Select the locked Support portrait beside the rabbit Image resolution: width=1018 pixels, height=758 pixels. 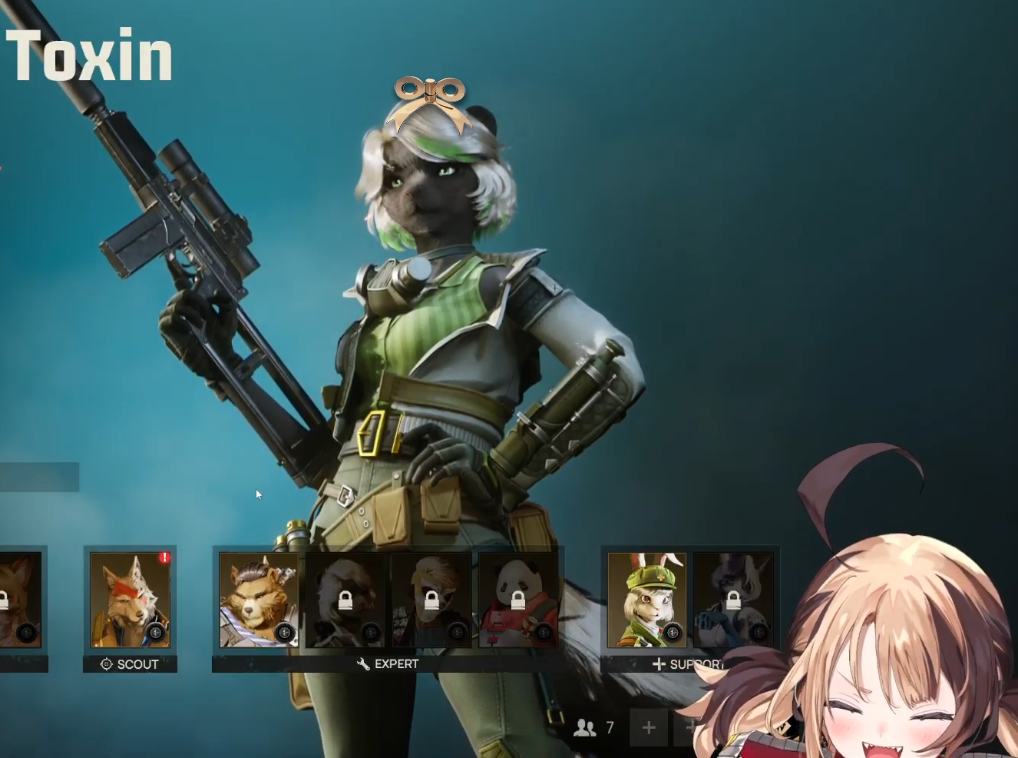pyautogui.click(x=732, y=599)
